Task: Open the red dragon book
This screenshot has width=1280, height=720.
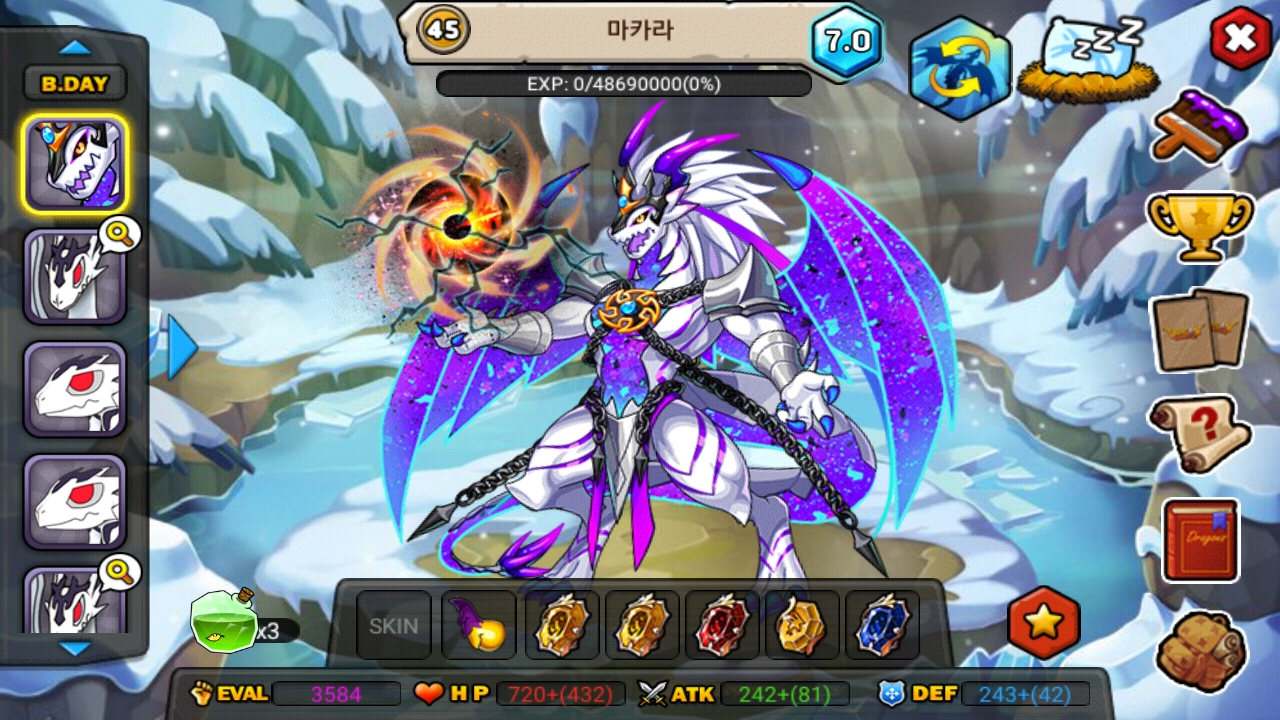Action: 1199,540
